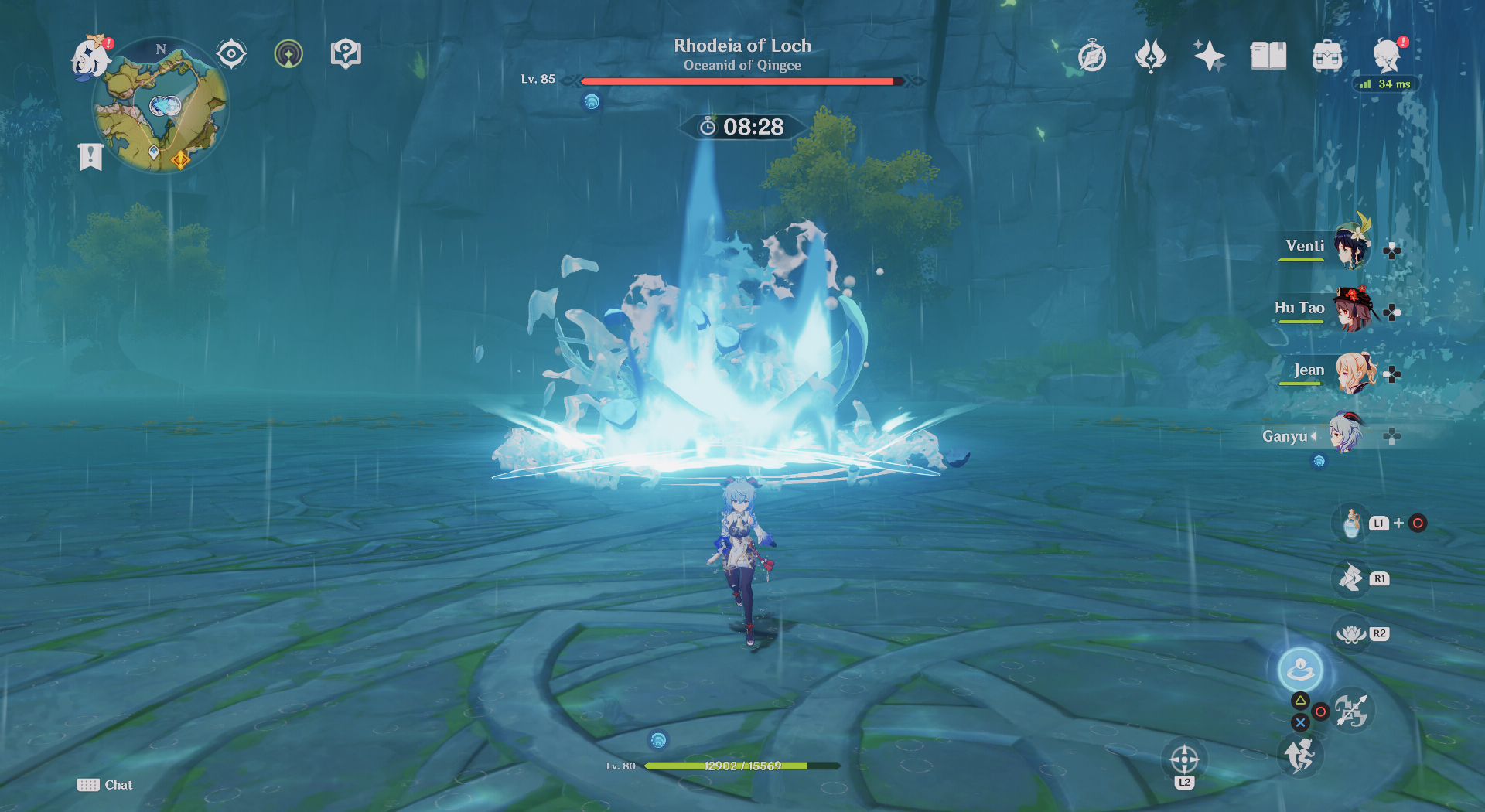
Task: Open the Adventurer Handbook tutorial icon
Action: 346,54
